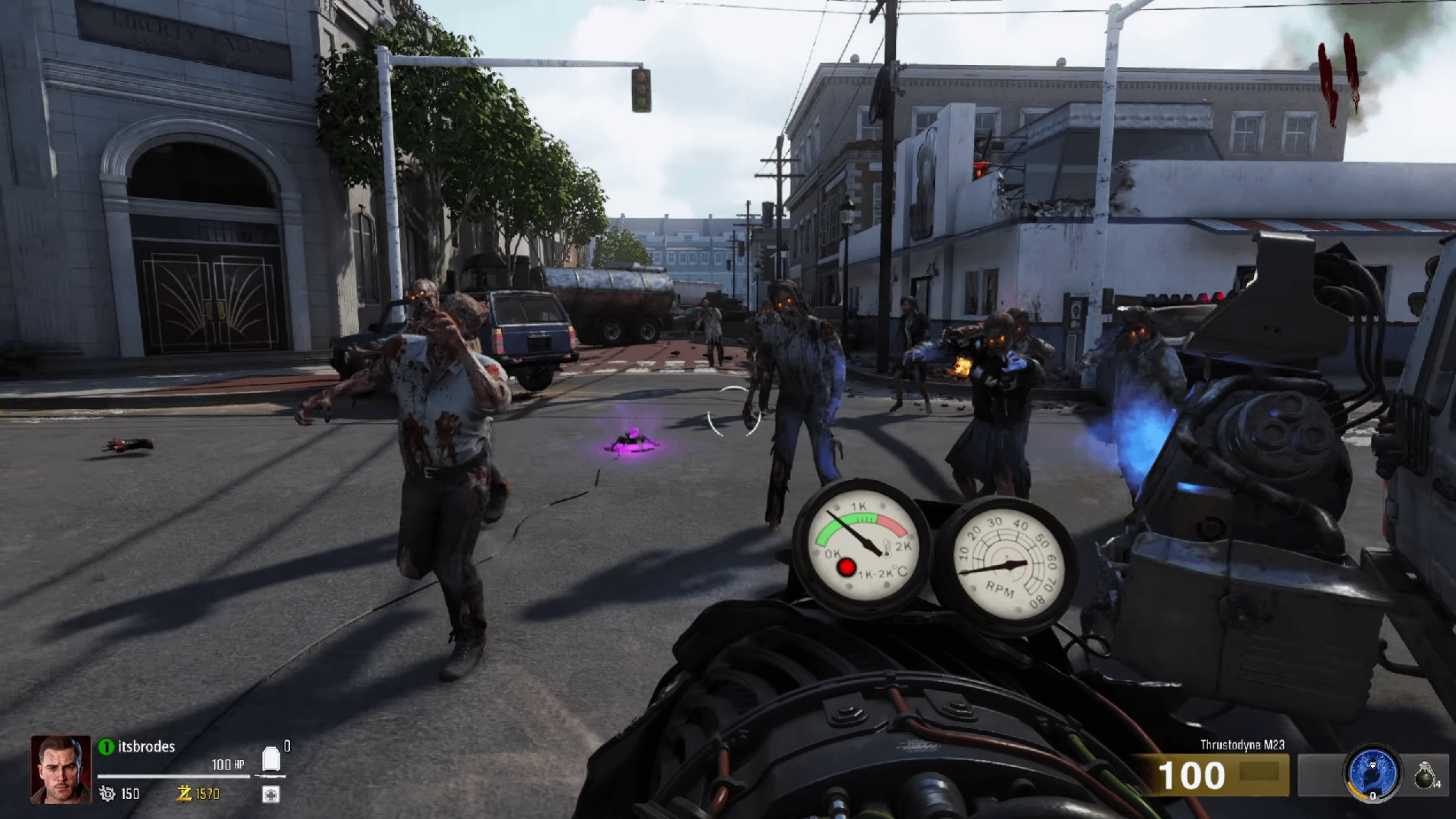
Task: Expand the Thrustodyne M23 weapon name label
Action: (1243, 745)
